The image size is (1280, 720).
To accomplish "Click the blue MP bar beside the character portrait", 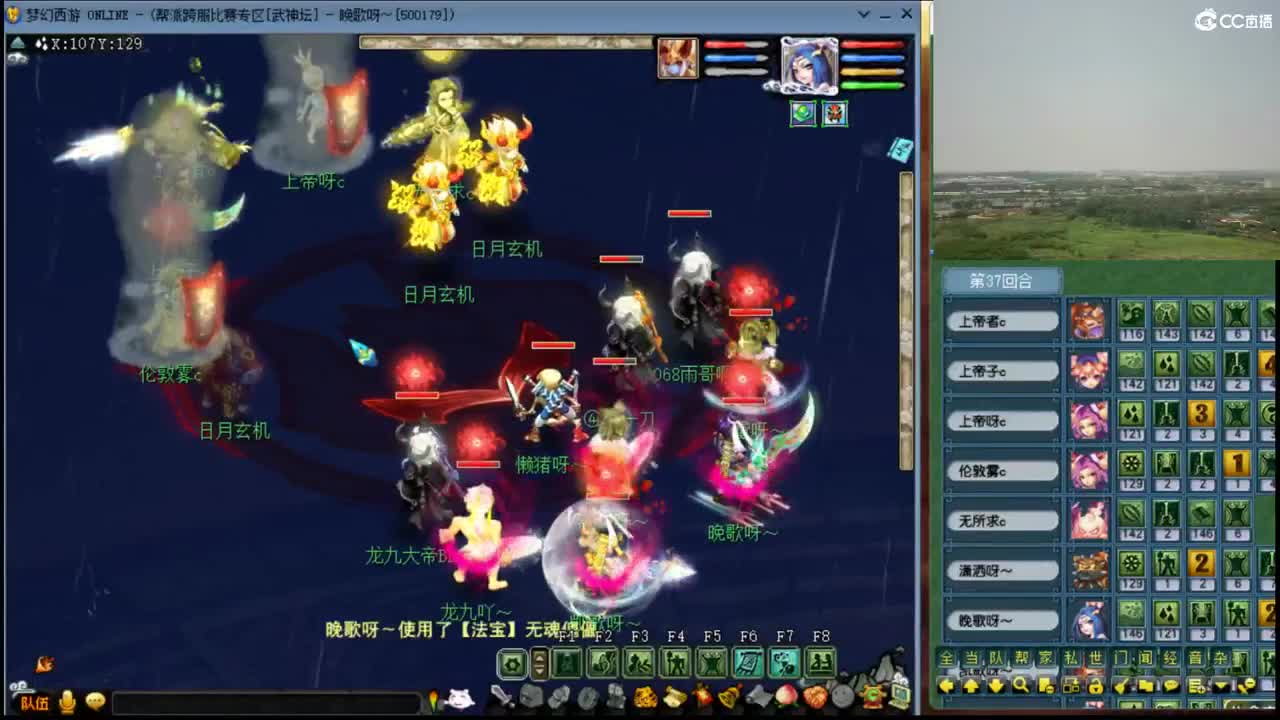I will (872, 58).
